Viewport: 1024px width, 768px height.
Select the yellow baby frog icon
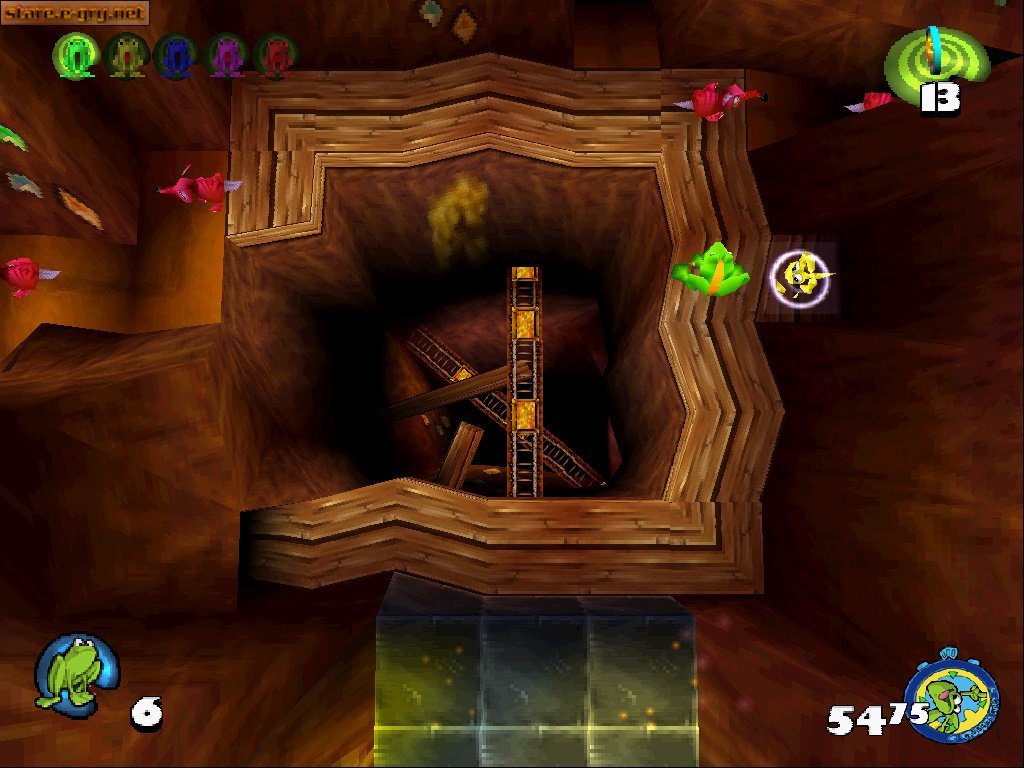[125, 55]
